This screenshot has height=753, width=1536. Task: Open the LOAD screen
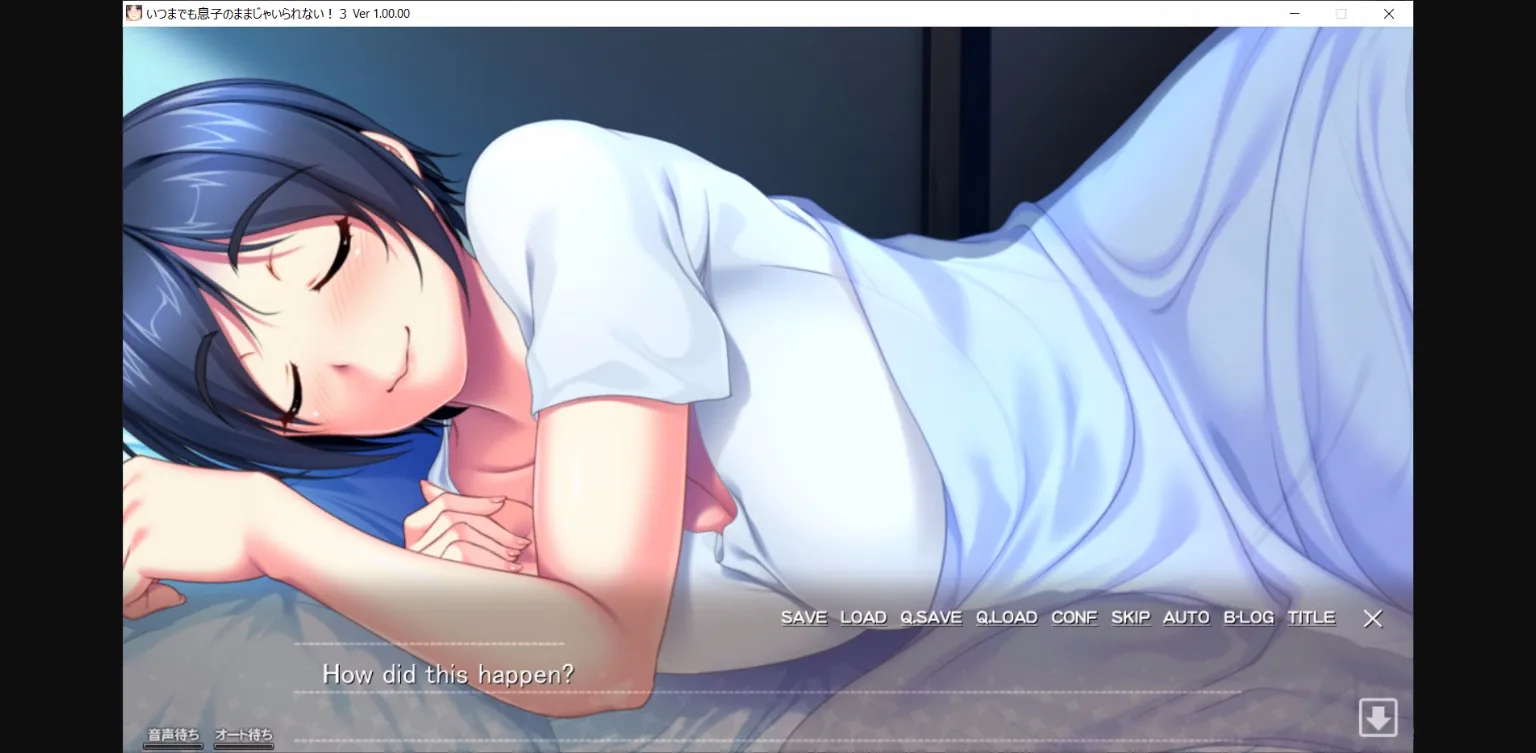point(863,617)
